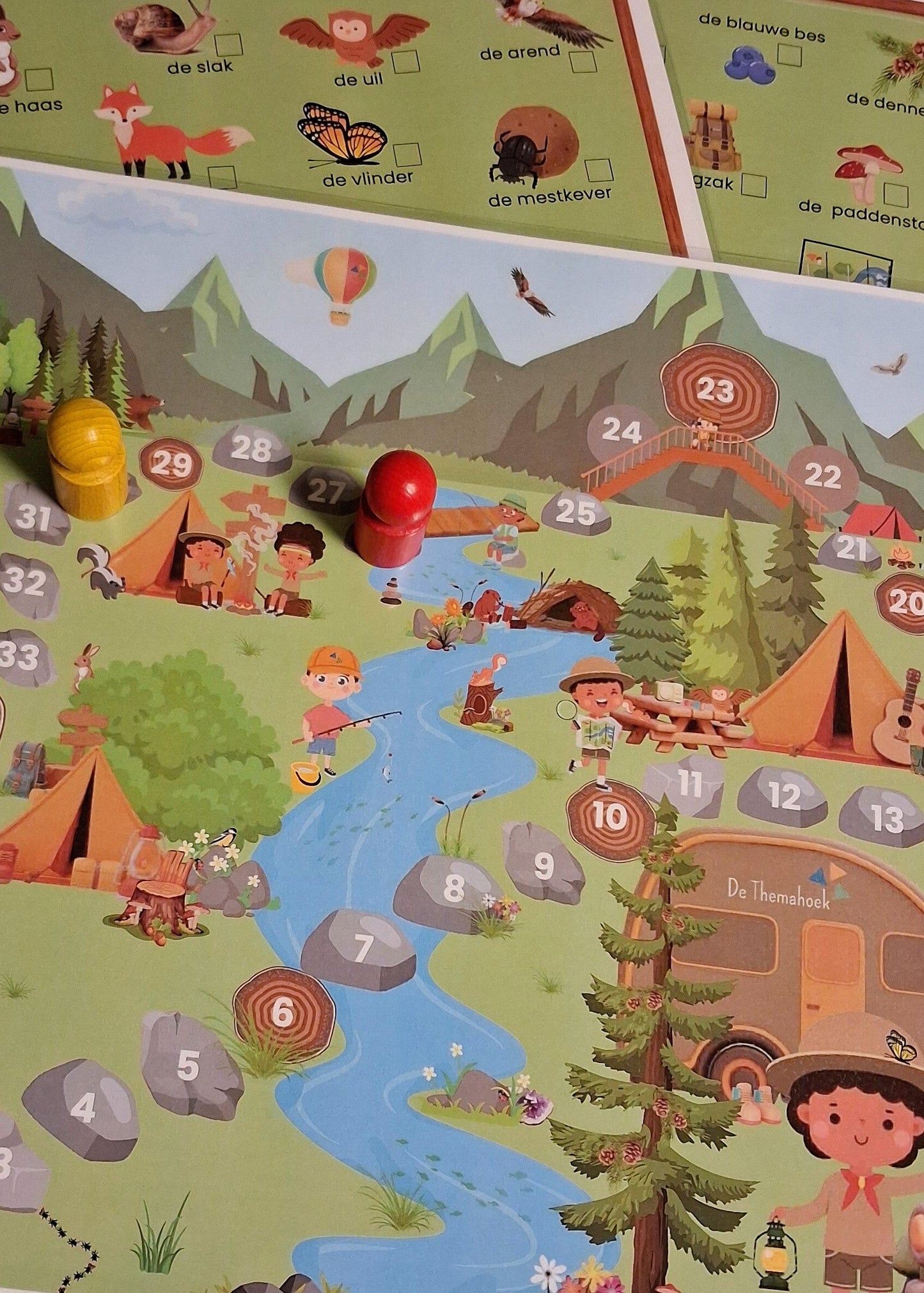This screenshot has width=924, height=1293.
Task: Select board space 25
Action: pyautogui.click(x=576, y=513)
